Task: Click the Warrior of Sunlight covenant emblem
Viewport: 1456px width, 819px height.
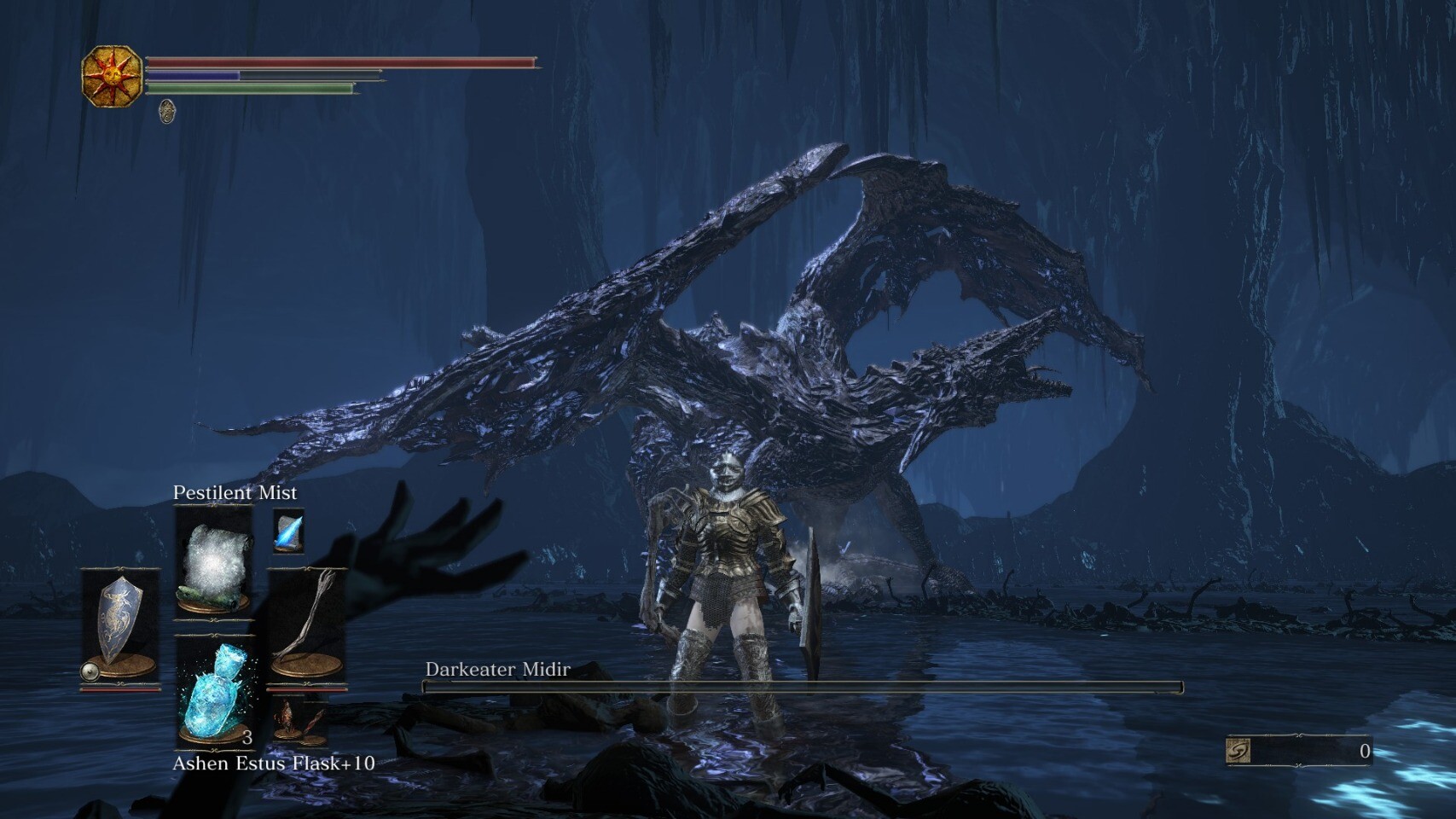Action: point(112,76)
